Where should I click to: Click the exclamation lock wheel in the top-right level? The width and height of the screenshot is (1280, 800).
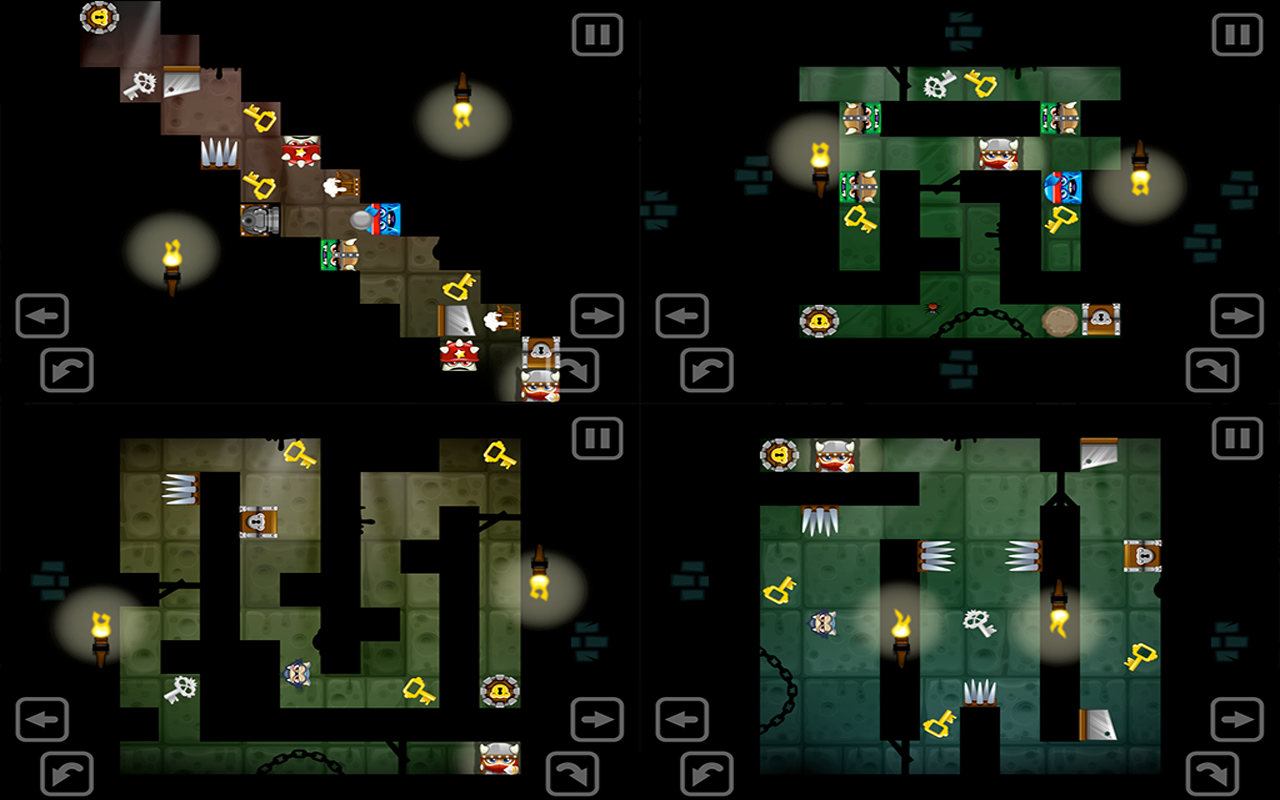click(x=820, y=322)
